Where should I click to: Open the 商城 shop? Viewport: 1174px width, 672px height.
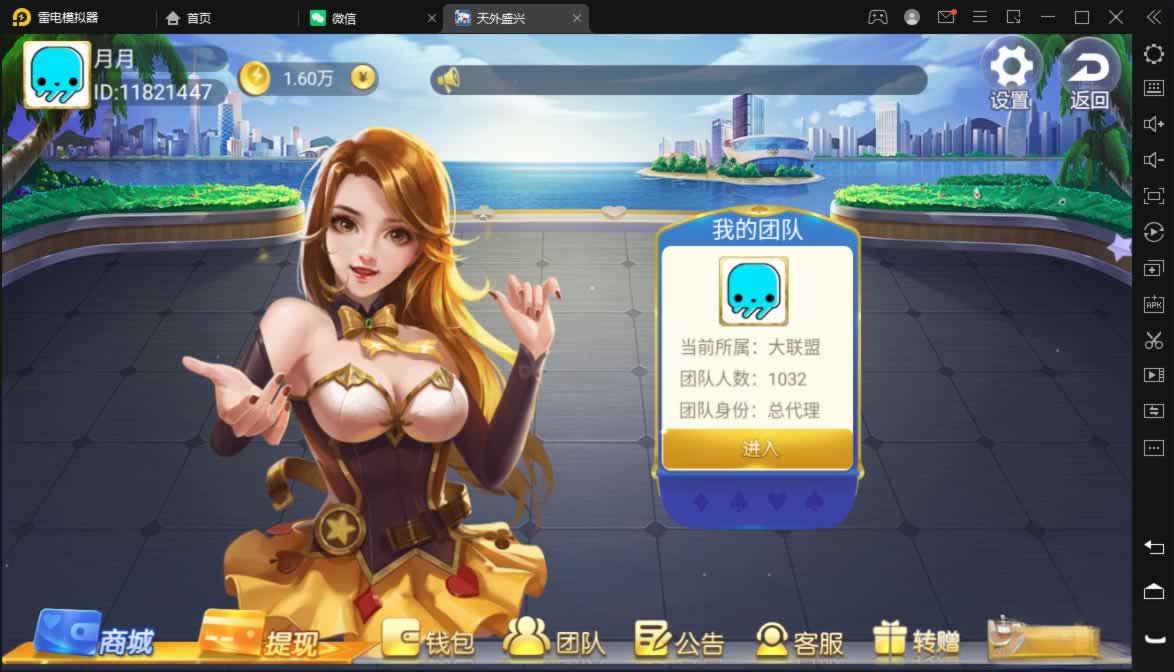pyautogui.click(x=96, y=635)
